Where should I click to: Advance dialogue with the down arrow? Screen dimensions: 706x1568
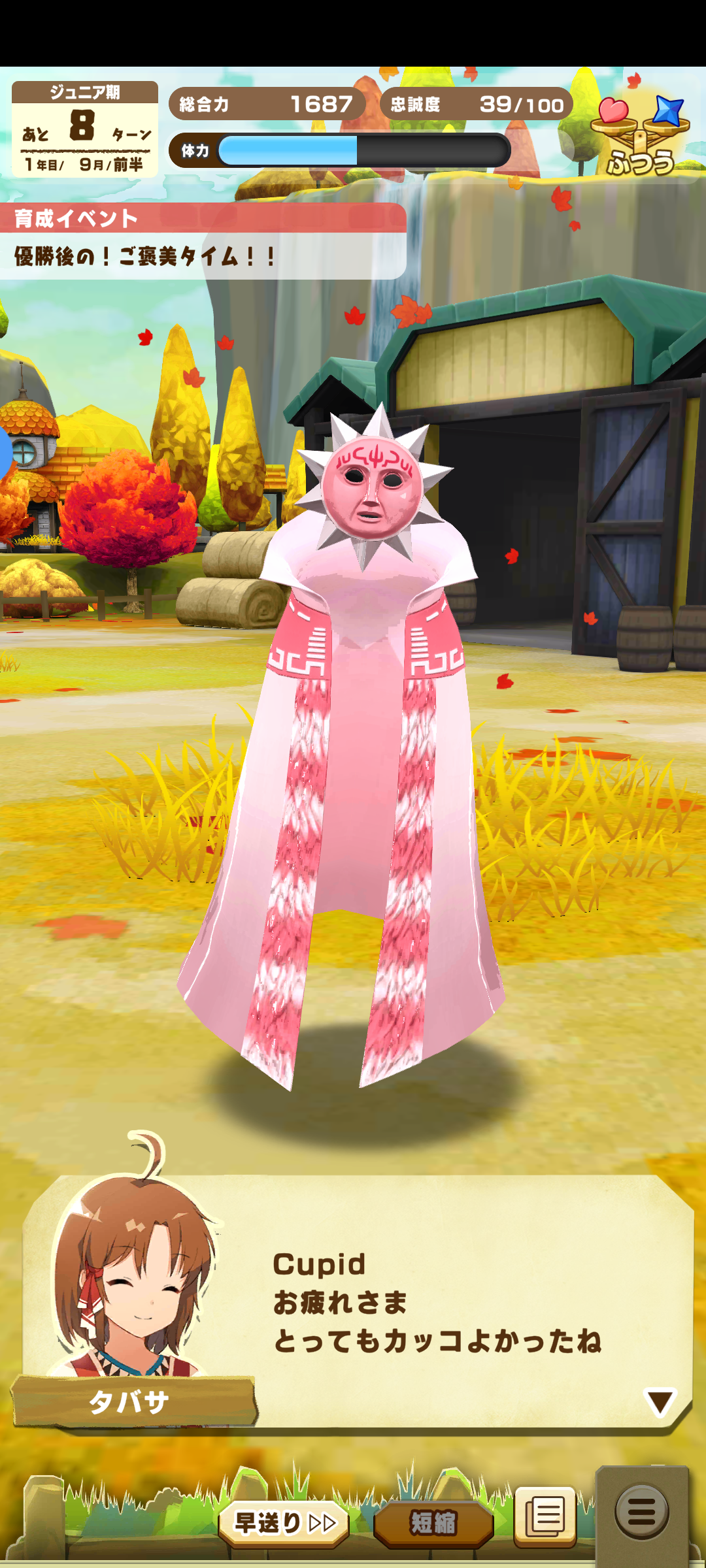pos(660,1403)
